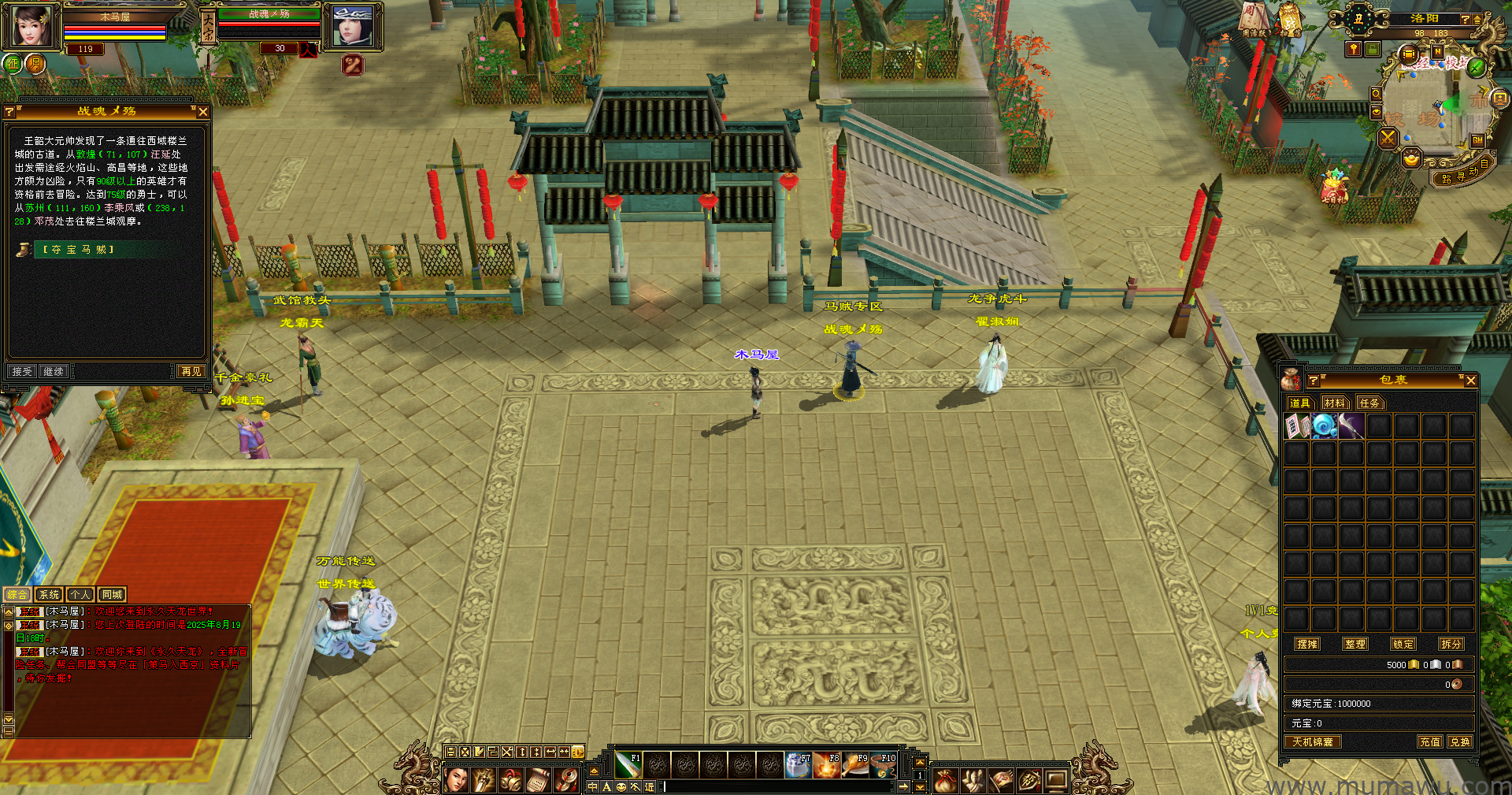Screen dimensions: 1512x795
Task: Close the 包裹 inventory window
Action: 1470,381
